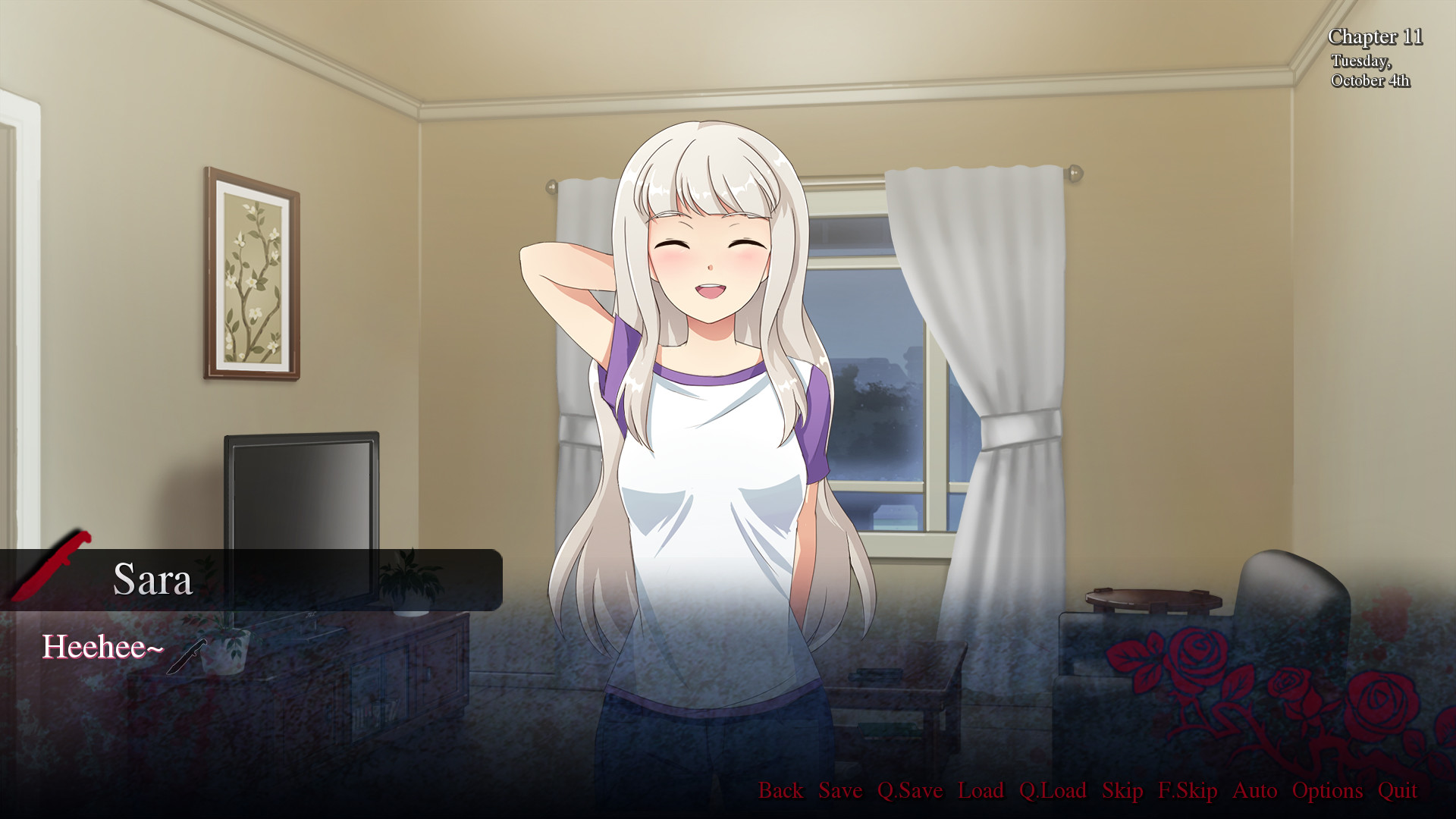Enable Skip mode
The image size is (1456, 819).
click(1122, 791)
